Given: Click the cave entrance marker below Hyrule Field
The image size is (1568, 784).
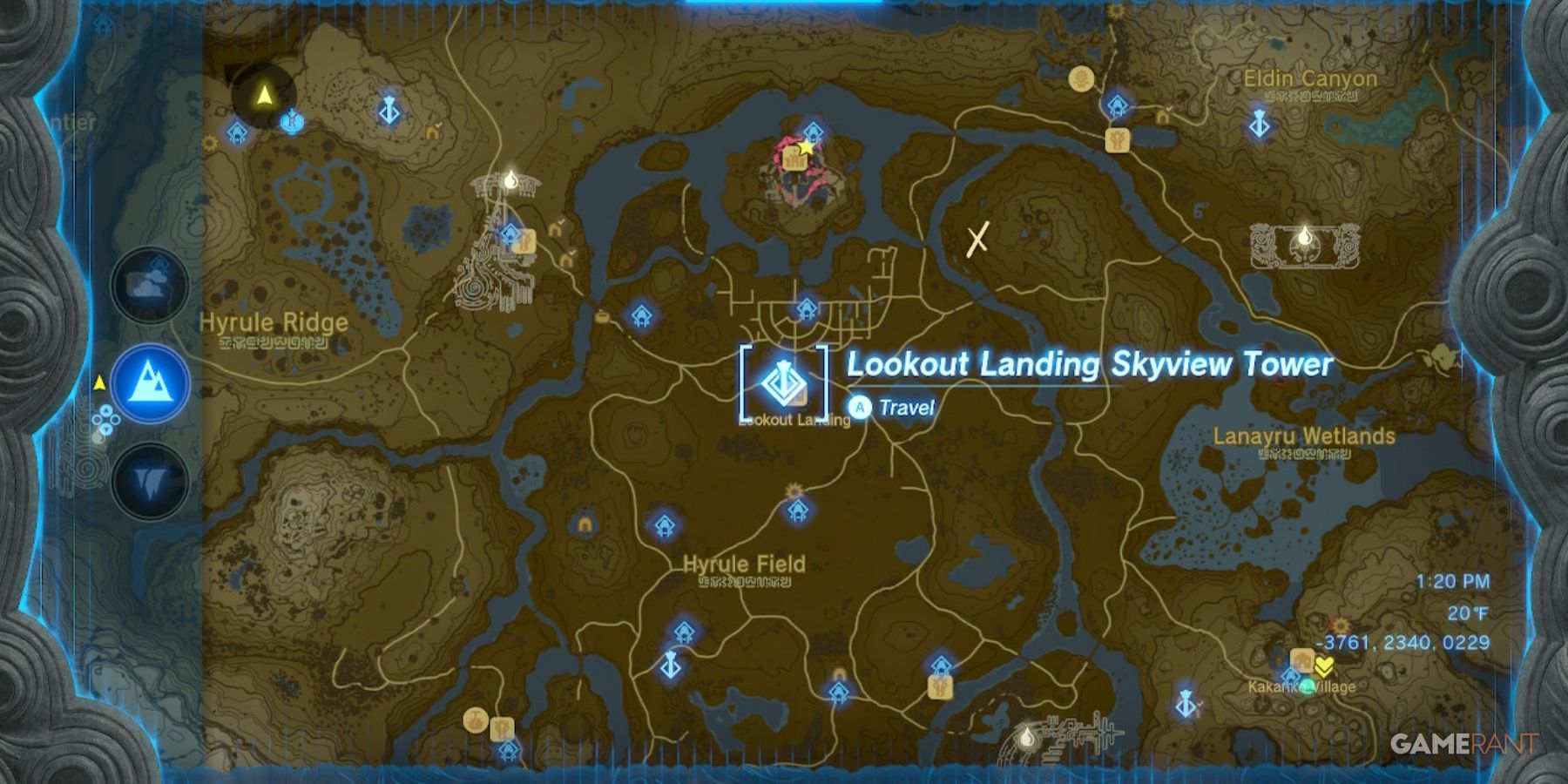Looking at the screenshot, I should (x=839, y=675).
